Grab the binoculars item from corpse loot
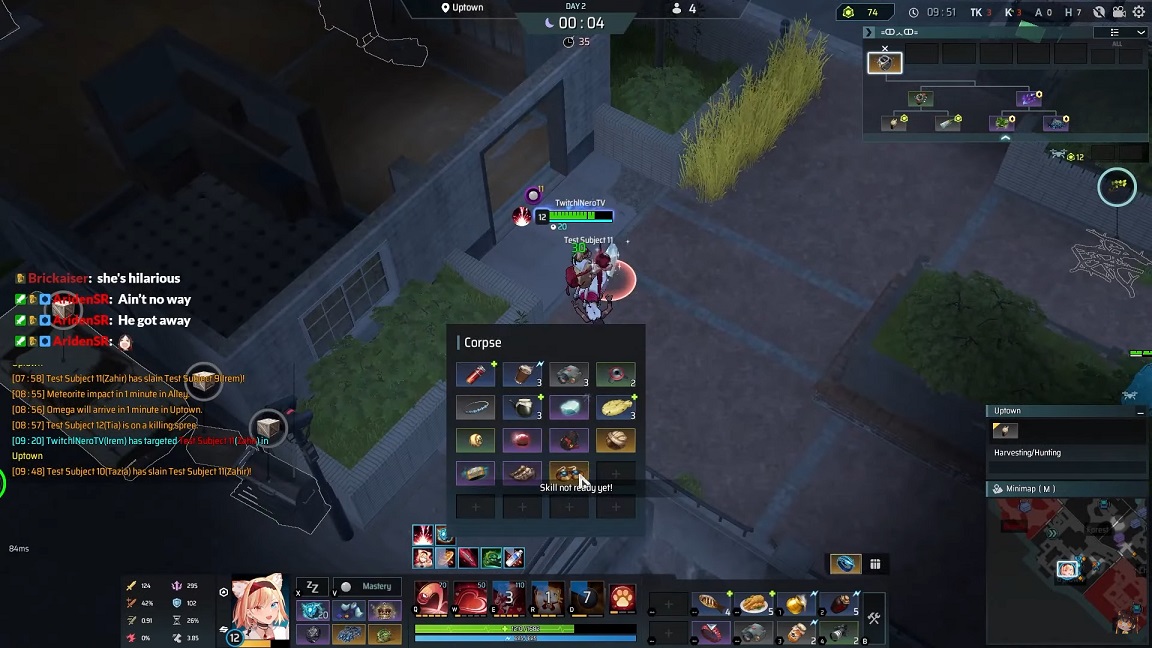This screenshot has width=1152, height=648. (569, 375)
